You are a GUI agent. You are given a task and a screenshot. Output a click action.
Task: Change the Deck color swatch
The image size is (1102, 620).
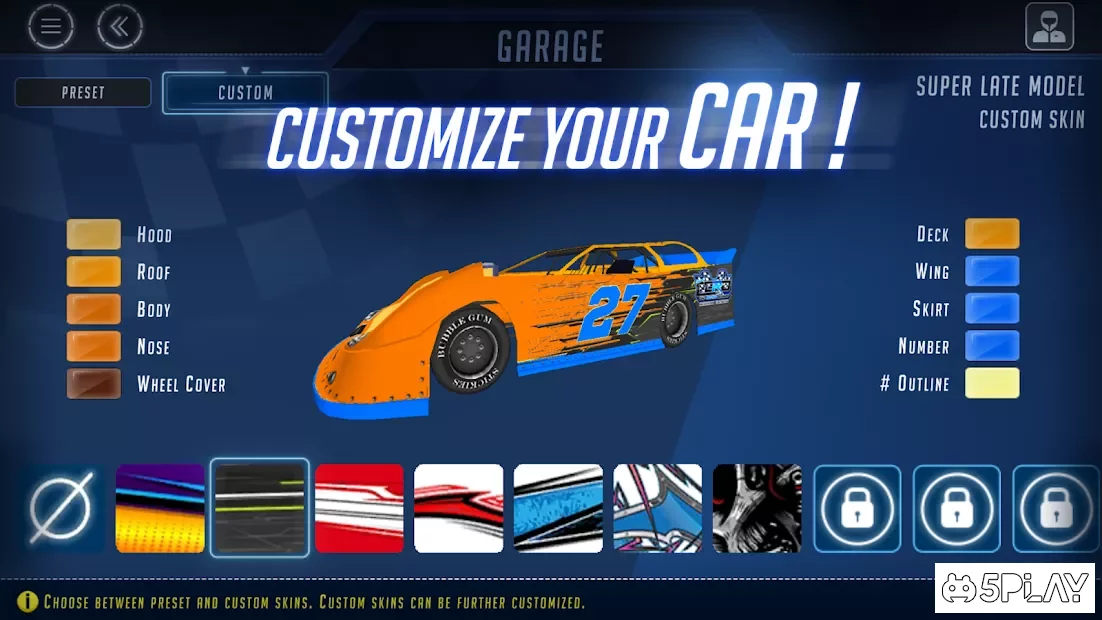992,234
